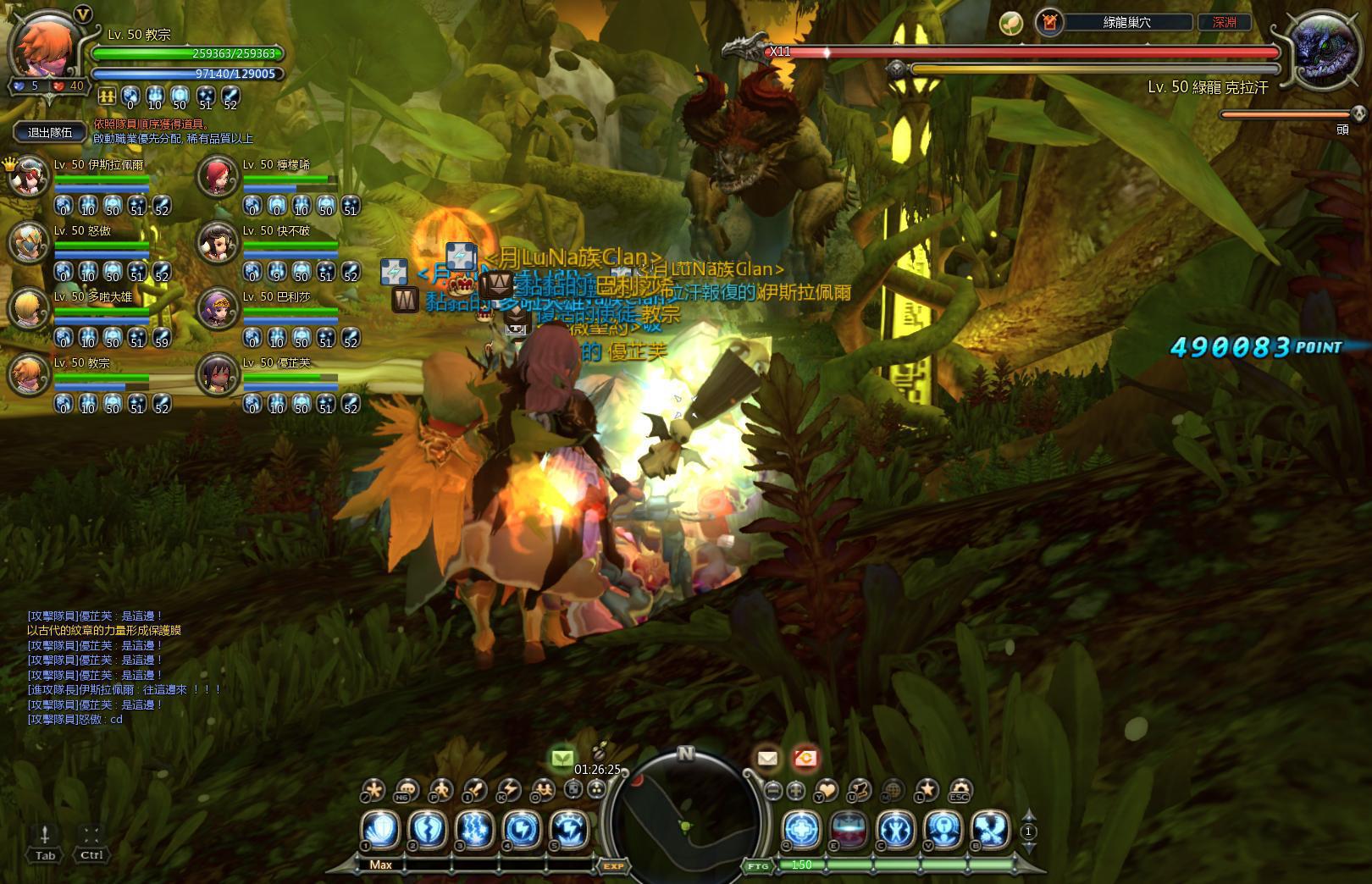
Task: Select party member 快不破's portrait
Action: click(218, 243)
